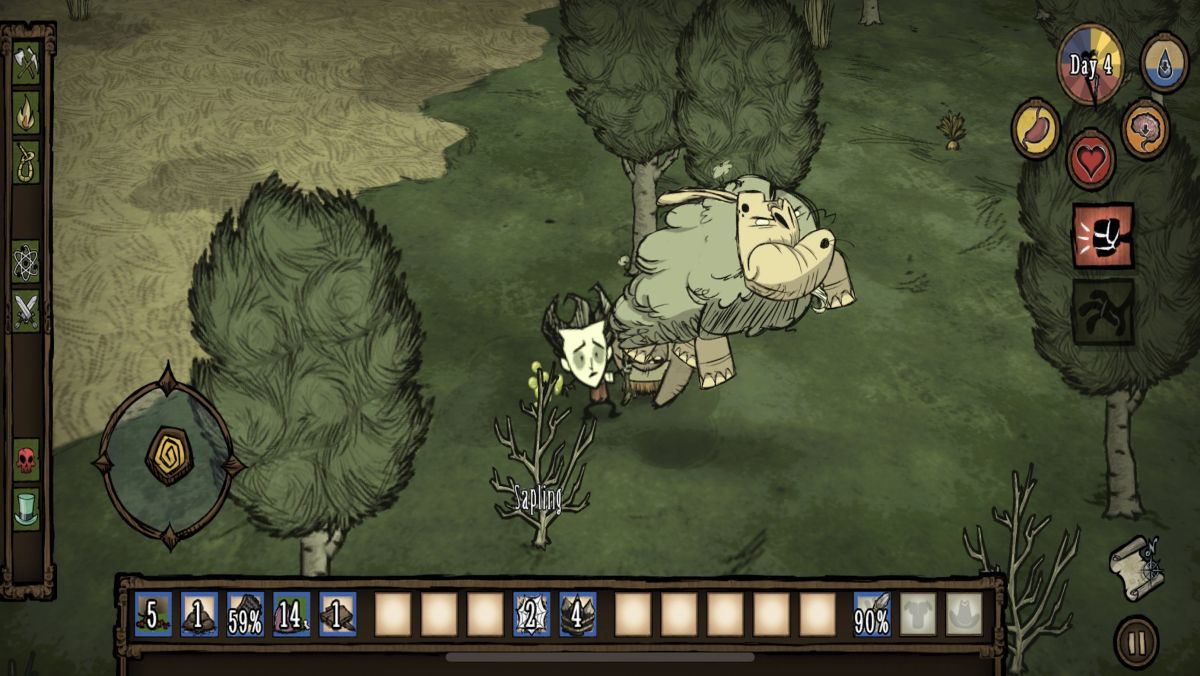Select the inventory item at 59% durability
This screenshot has height=676, width=1200.
(x=245, y=614)
